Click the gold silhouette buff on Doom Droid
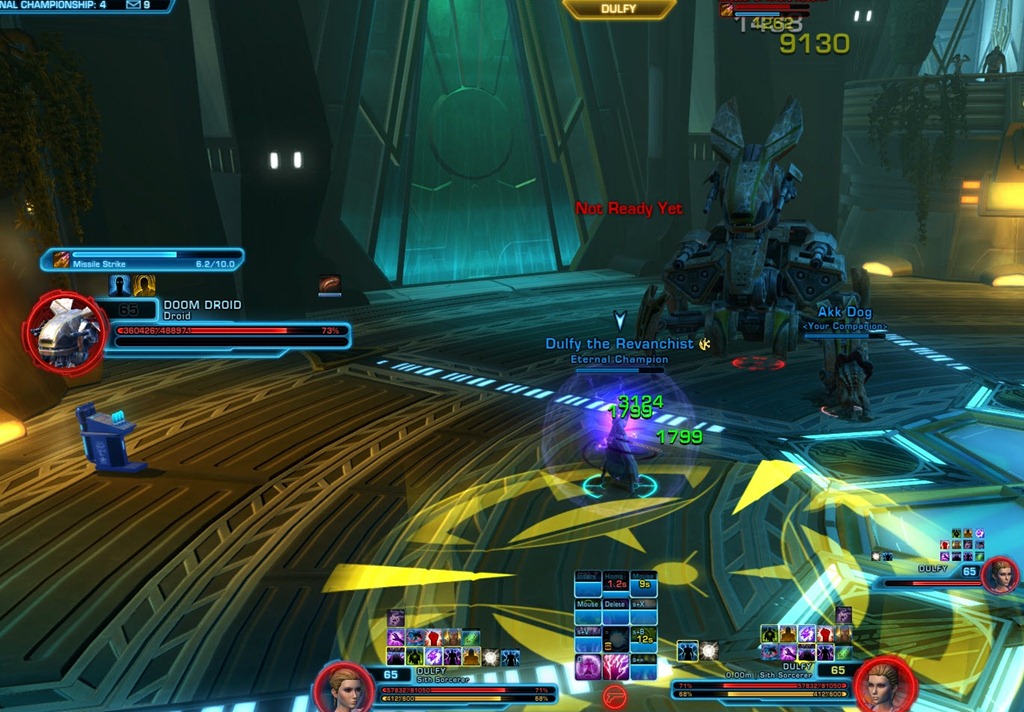This screenshot has width=1024, height=712. coord(144,286)
